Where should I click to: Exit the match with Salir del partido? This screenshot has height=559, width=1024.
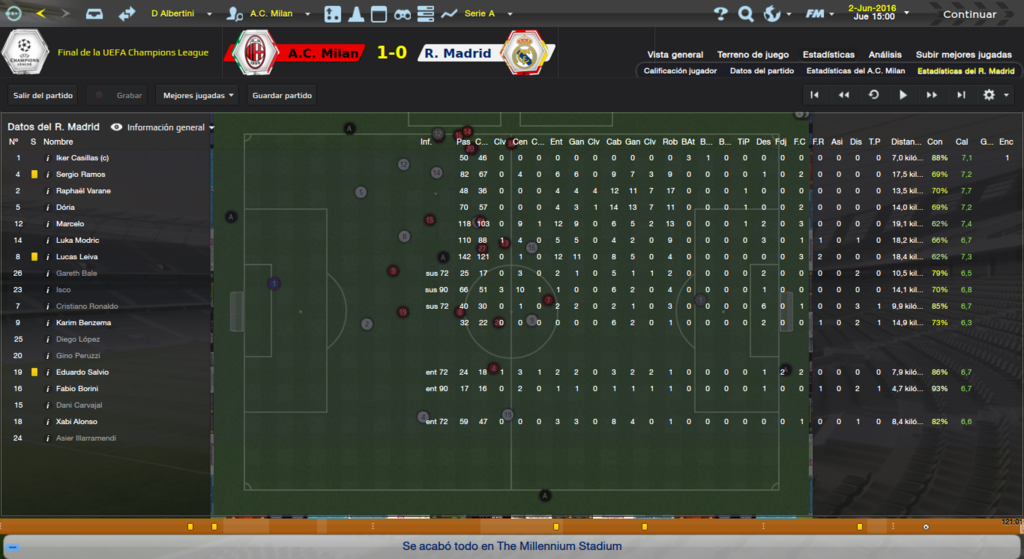(41, 95)
